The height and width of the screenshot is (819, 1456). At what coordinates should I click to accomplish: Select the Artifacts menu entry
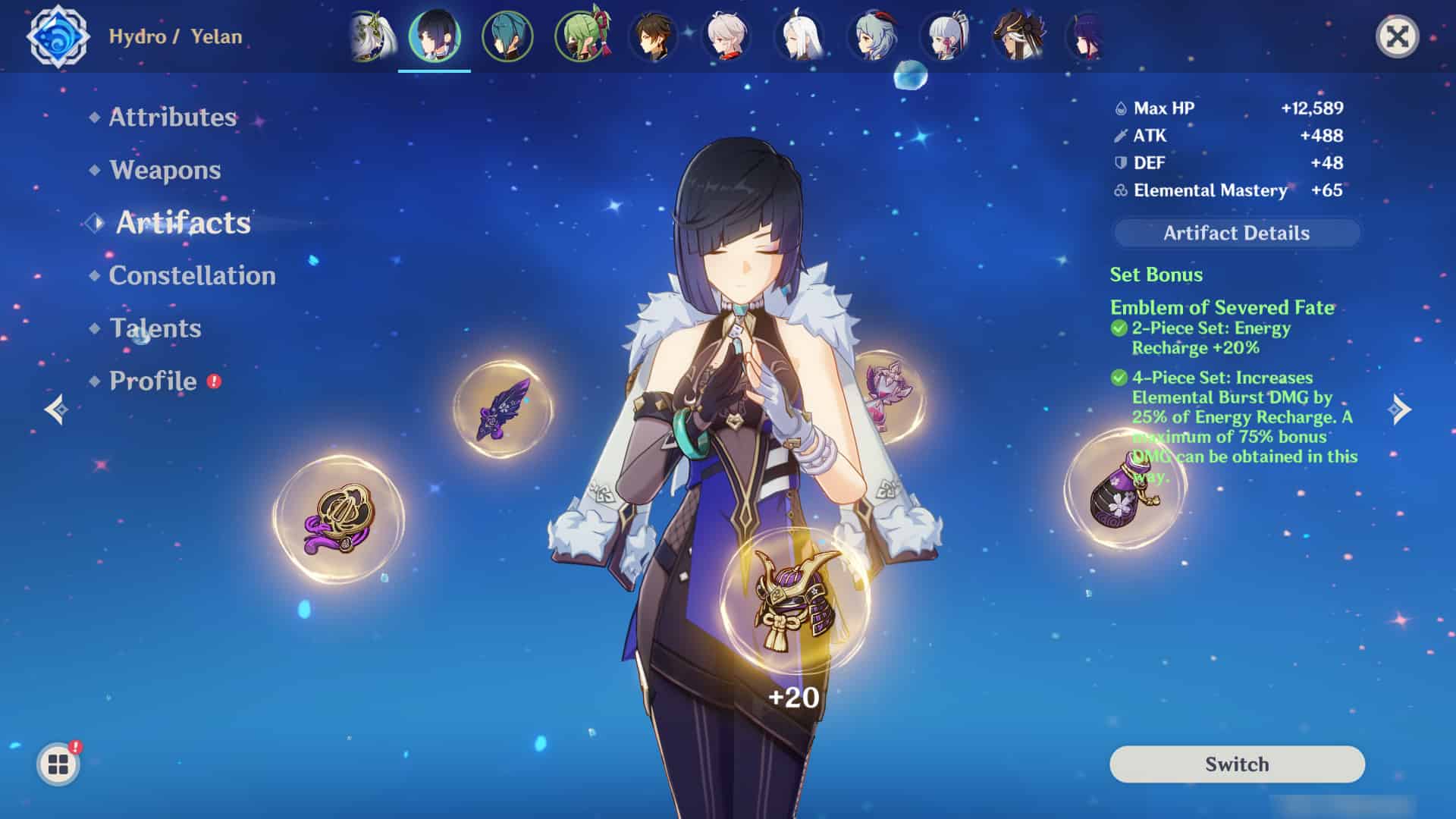click(x=183, y=223)
